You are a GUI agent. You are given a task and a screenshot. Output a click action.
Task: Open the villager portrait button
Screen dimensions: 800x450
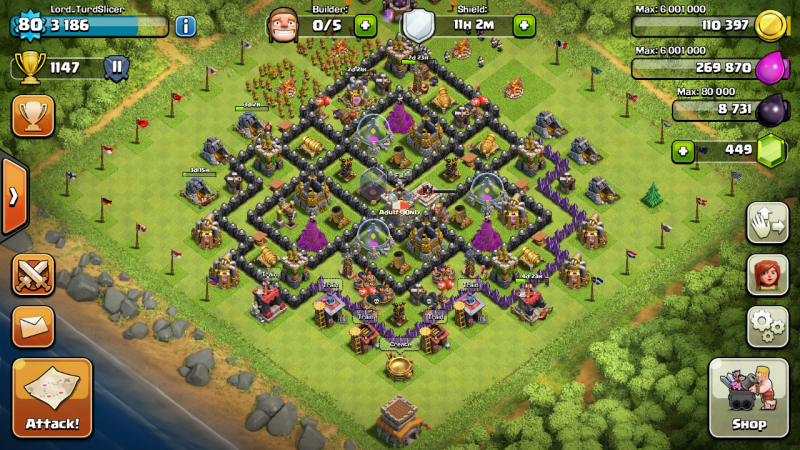(766, 274)
